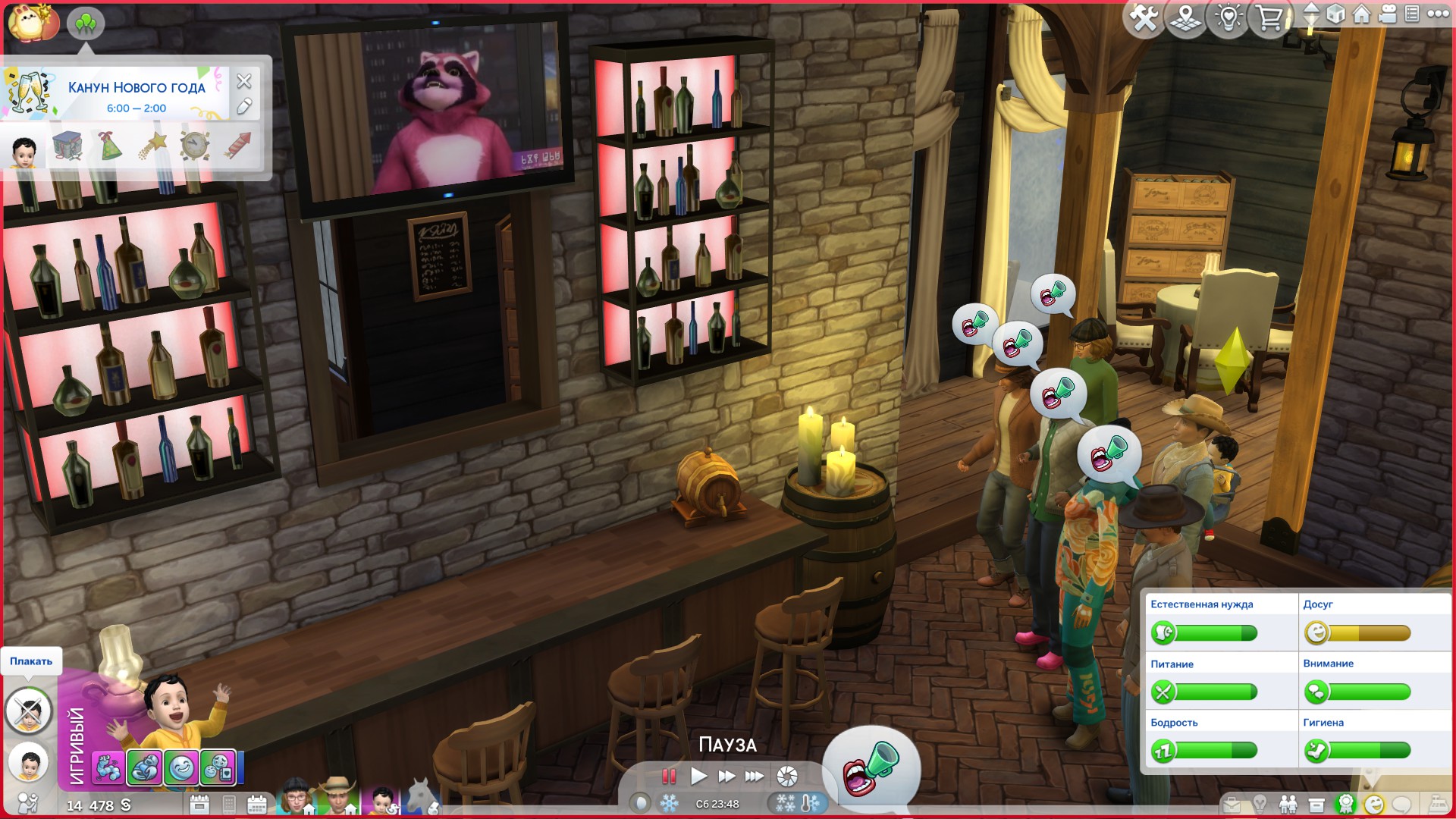Close the Канун Нового года holiday panel

243,81
